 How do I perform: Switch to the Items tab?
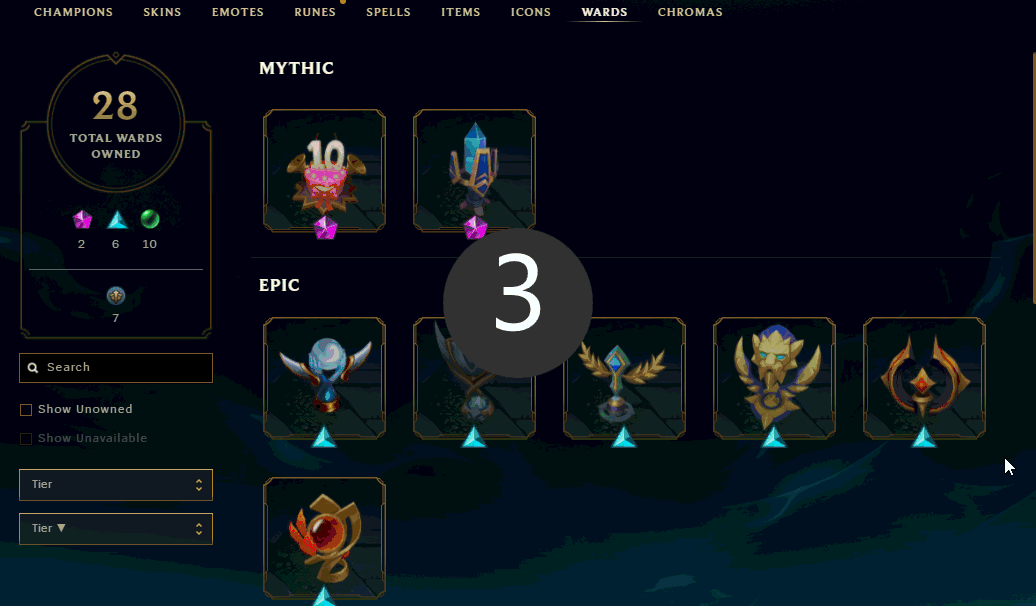[x=460, y=13]
